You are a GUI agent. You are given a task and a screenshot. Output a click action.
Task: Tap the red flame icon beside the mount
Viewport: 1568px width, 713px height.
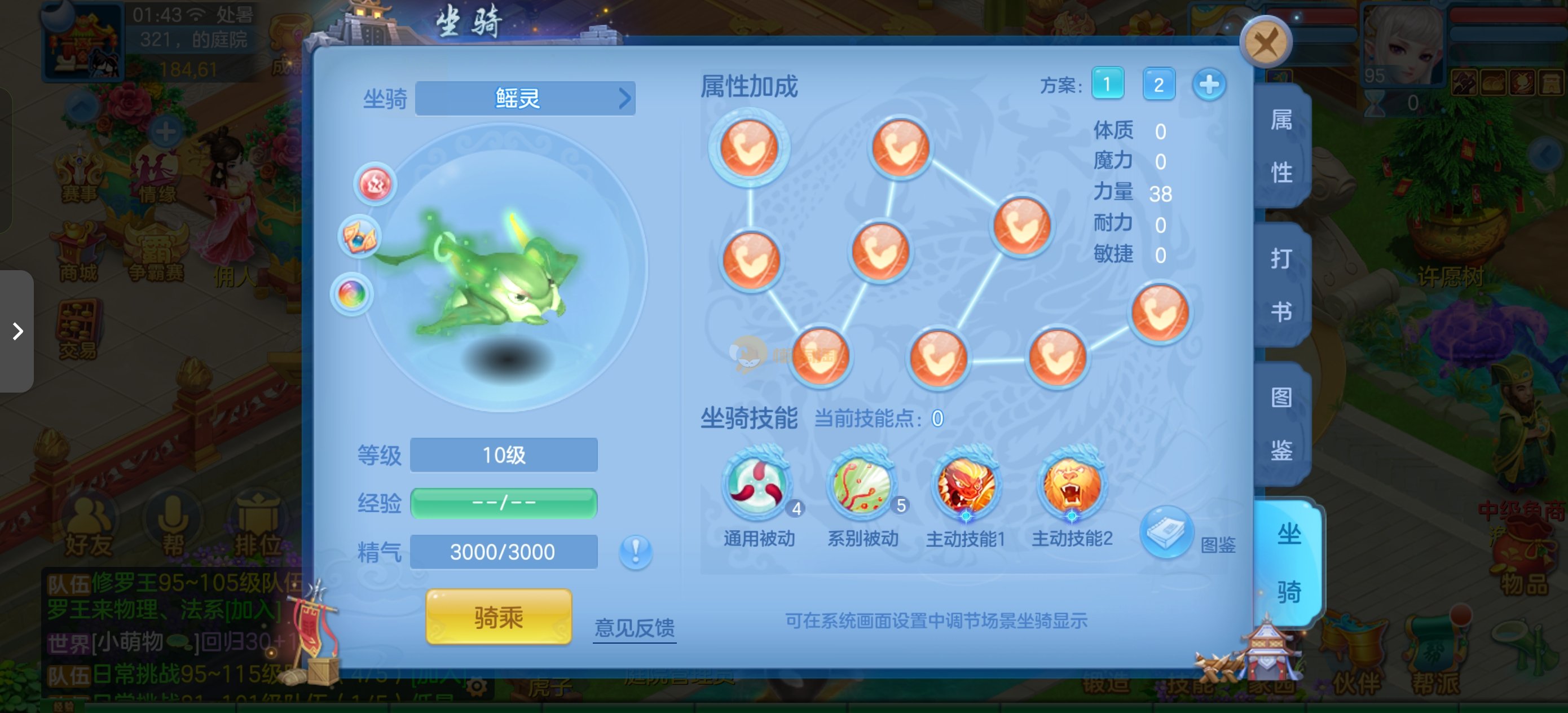(x=375, y=184)
